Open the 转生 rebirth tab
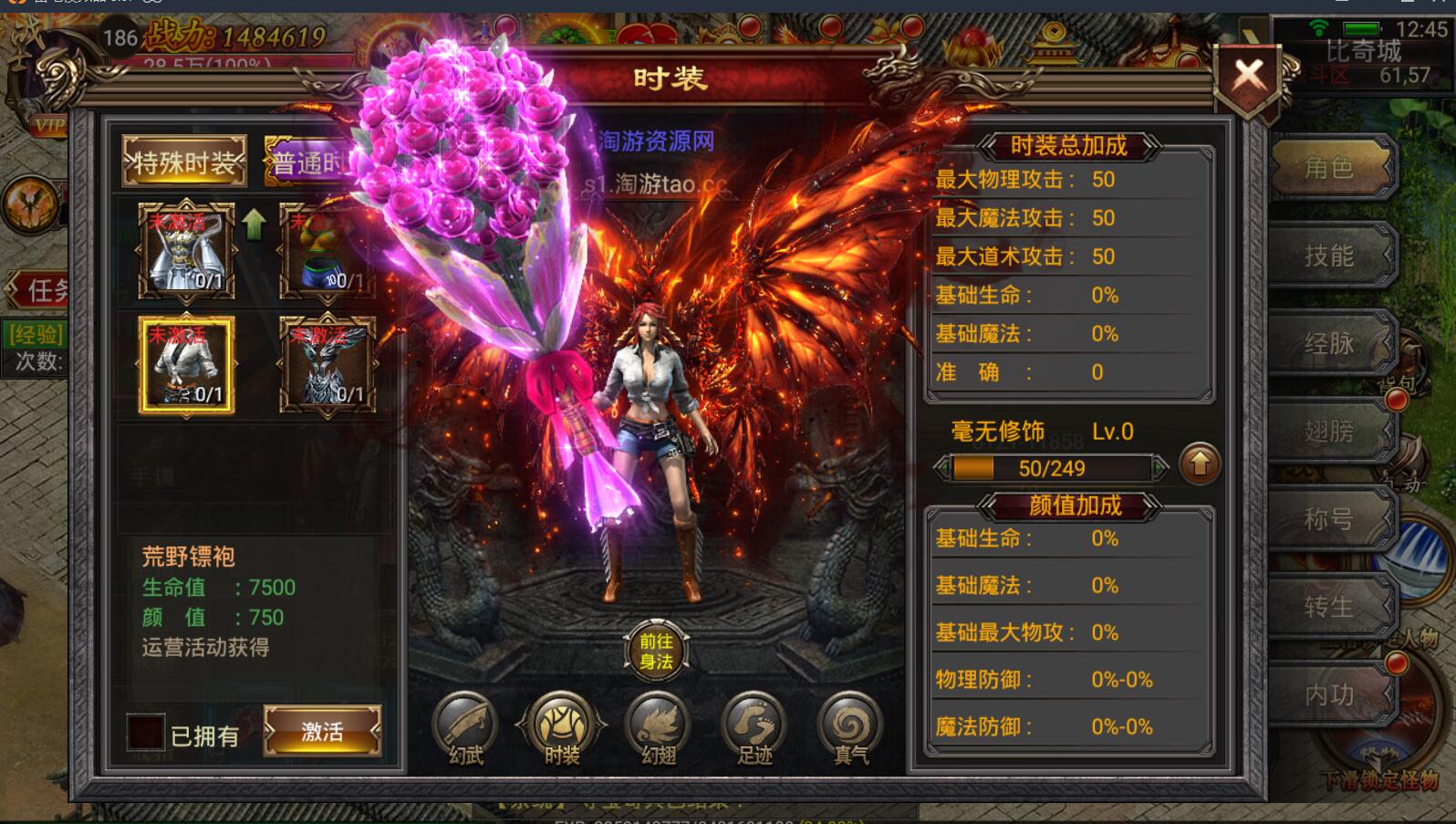The image size is (1456, 824). (1329, 606)
